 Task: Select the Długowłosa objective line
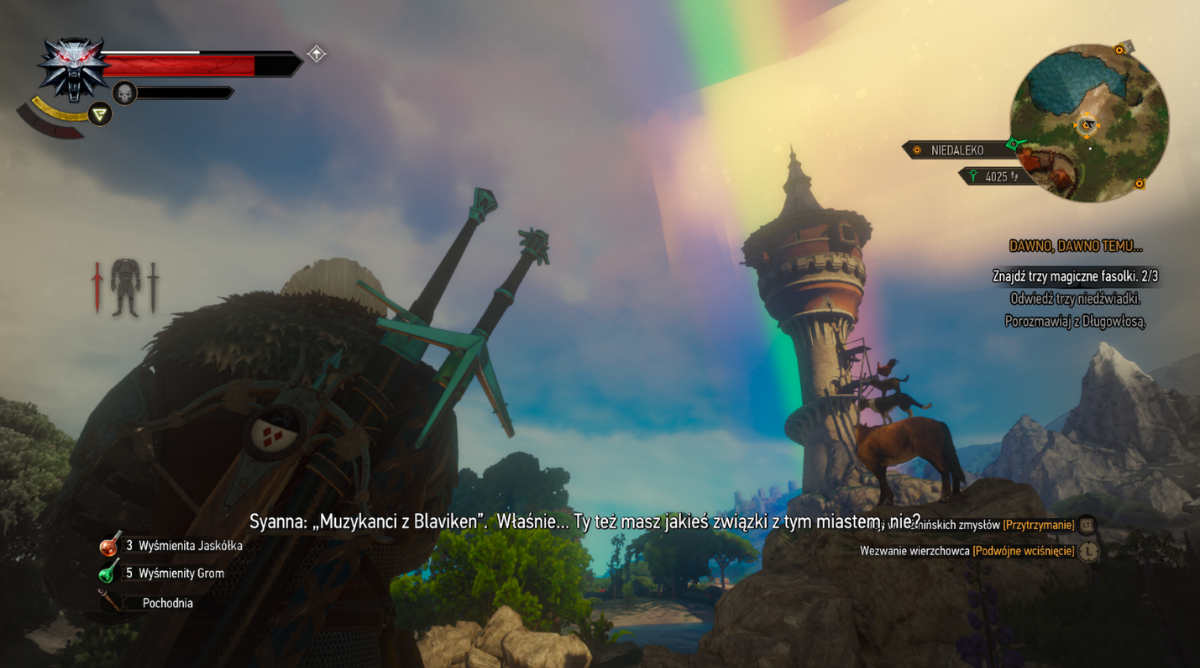1074,321
